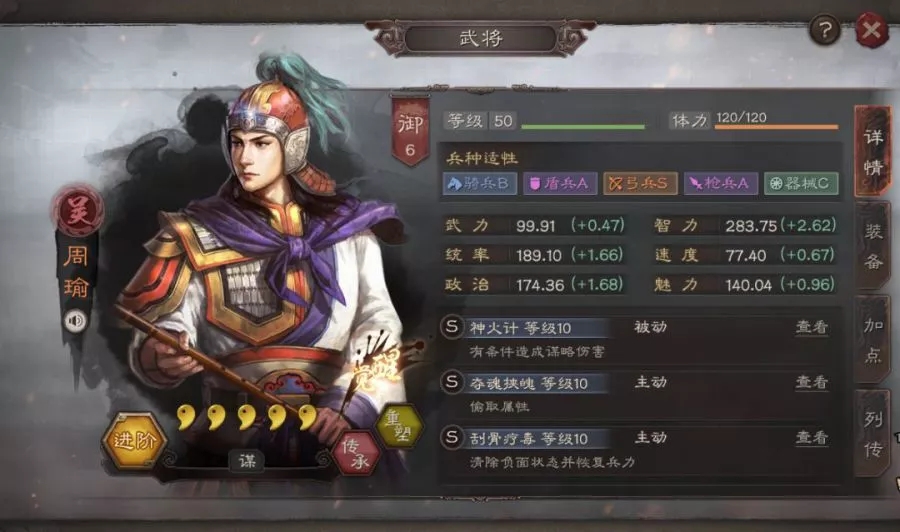View details of the 夺魂挟魄 skill
900x532 pixels.
(x=811, y=383)
